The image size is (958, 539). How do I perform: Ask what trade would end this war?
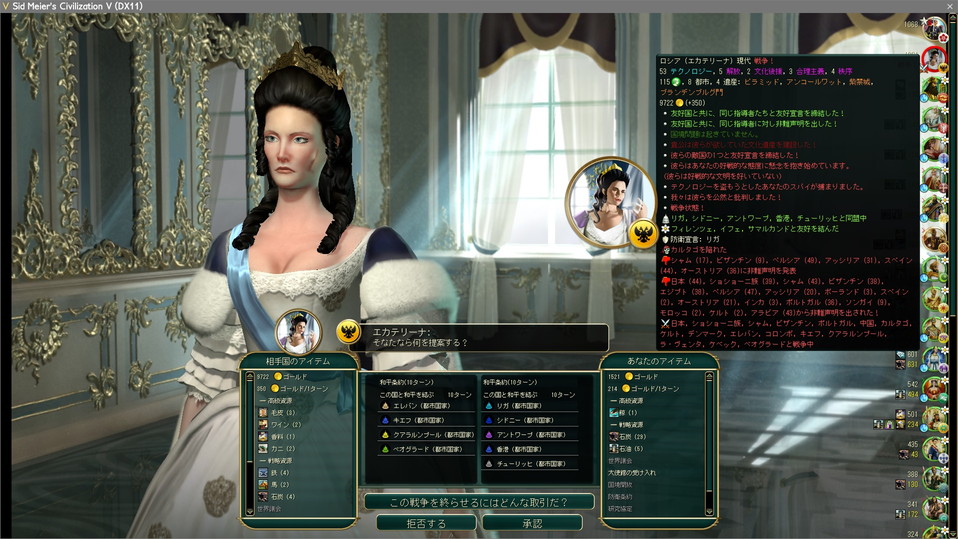coord(479,502)
